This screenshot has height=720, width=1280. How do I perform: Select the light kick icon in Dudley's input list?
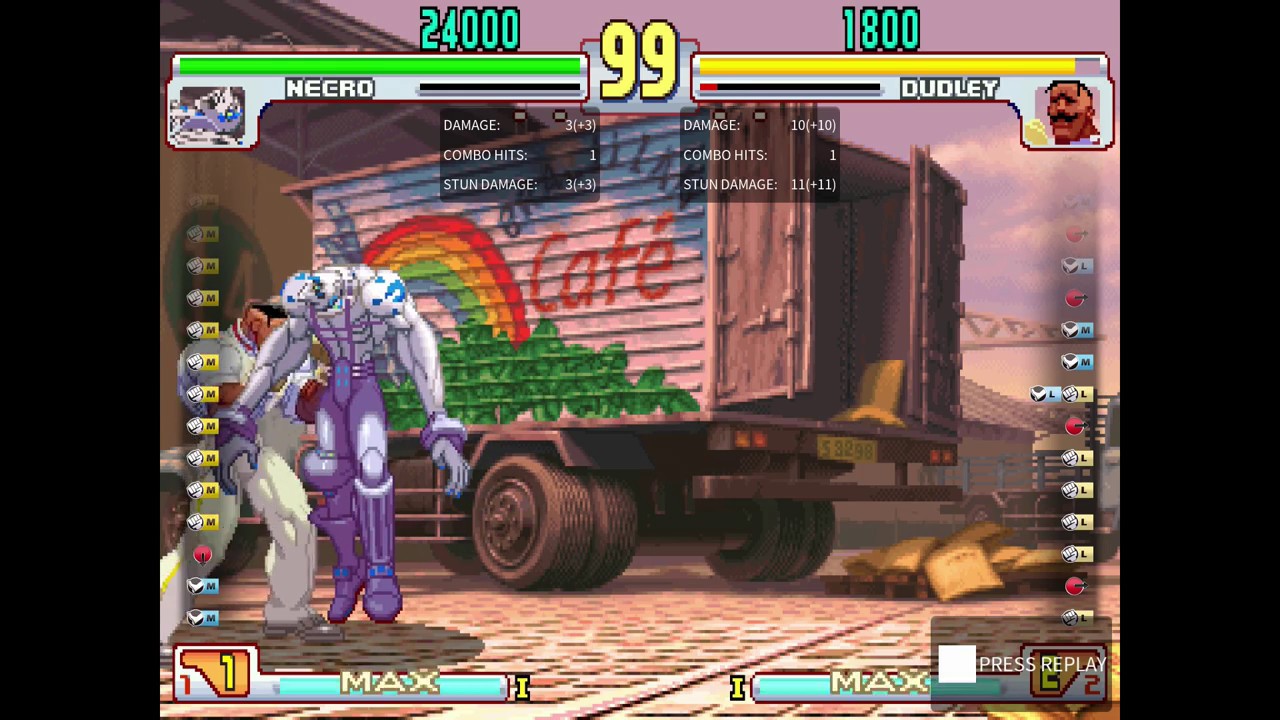pos(1075,266)
